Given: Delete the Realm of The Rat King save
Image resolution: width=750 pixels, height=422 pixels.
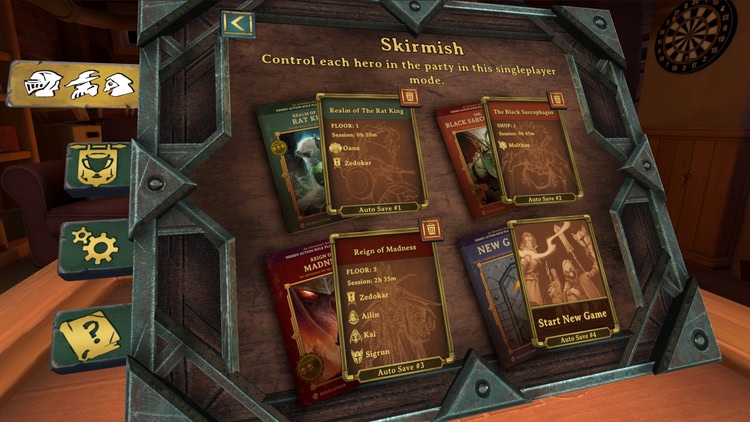Looking at the screenshot, I should point(409,97).
